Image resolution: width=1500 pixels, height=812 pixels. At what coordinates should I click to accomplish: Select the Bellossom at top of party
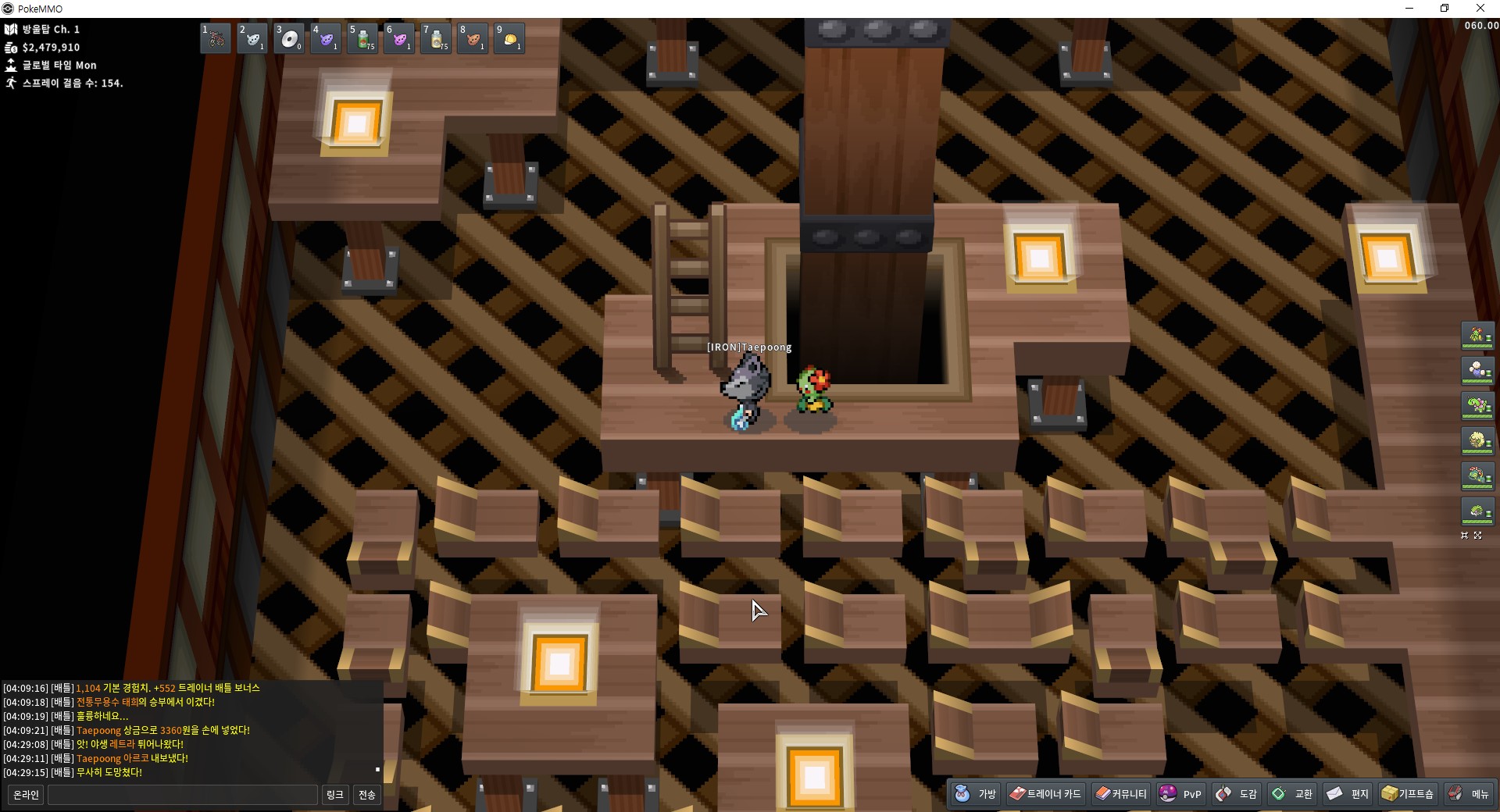1477,336
